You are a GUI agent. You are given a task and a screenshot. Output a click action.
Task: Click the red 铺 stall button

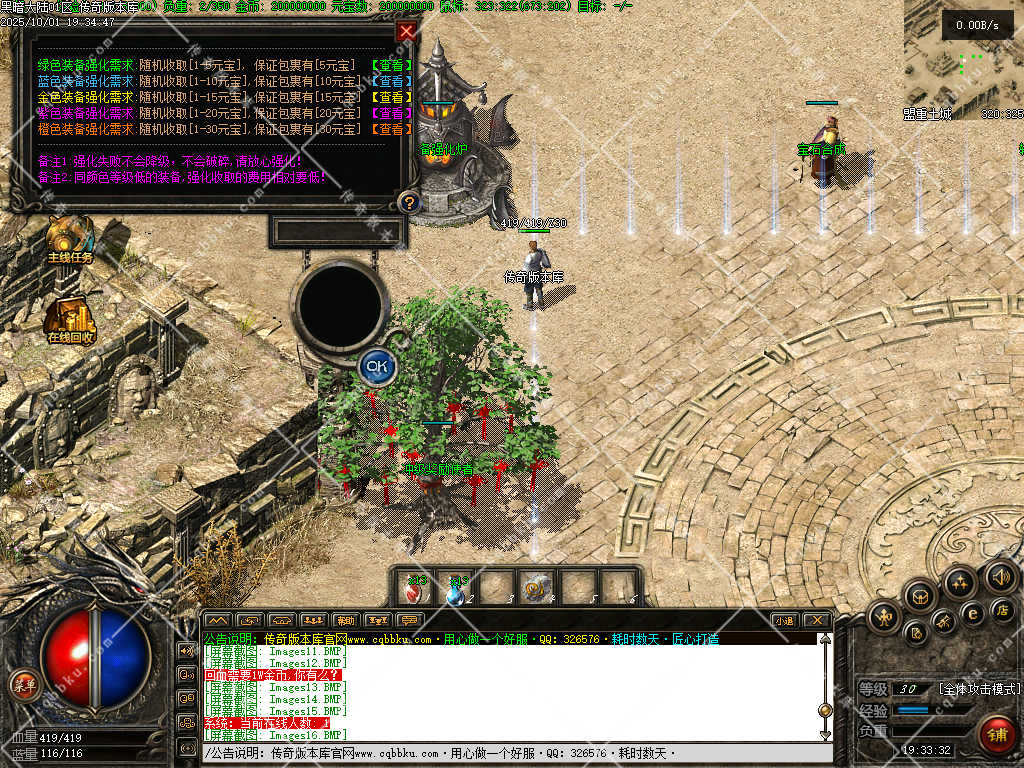[x=995, y=734]
